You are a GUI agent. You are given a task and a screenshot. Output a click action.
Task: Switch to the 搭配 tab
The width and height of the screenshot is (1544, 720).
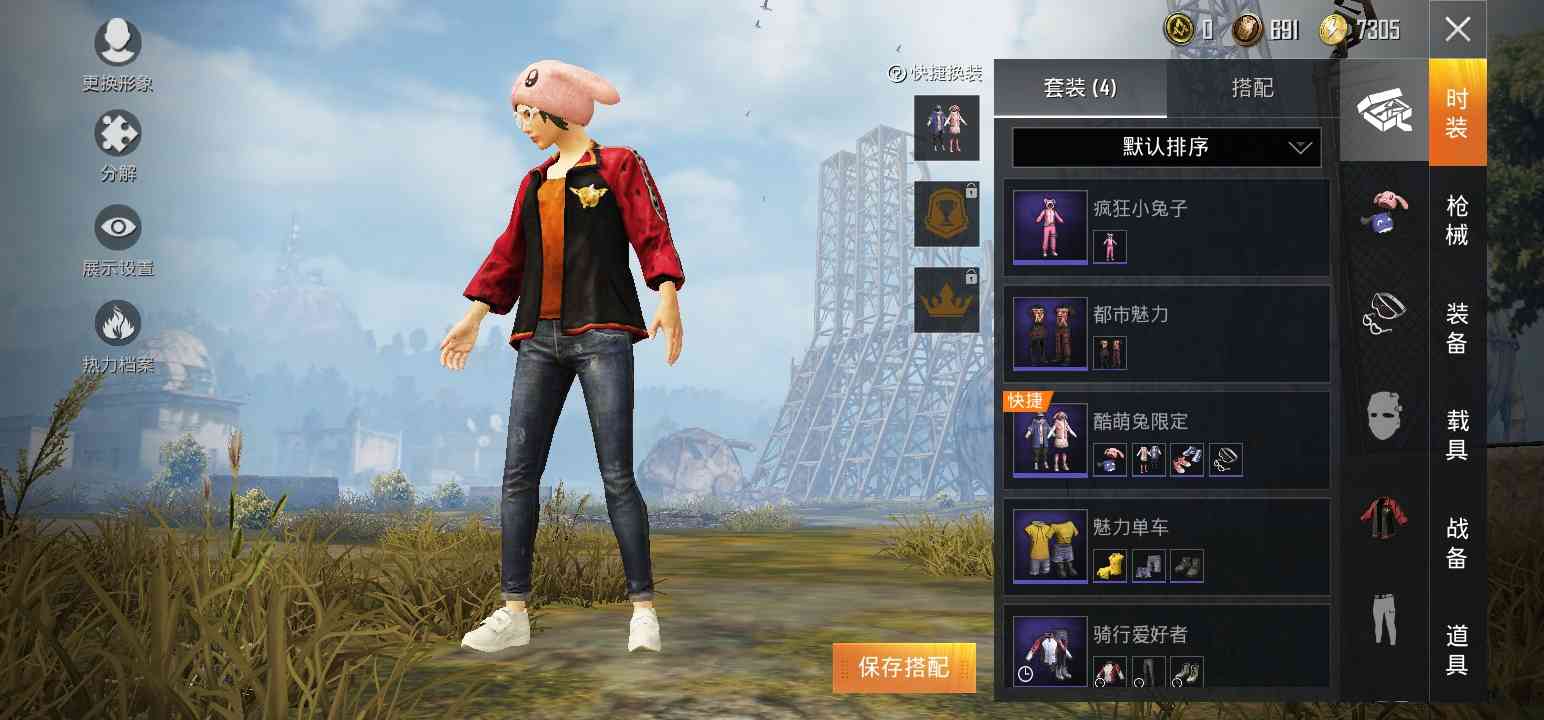point(1252,88)
